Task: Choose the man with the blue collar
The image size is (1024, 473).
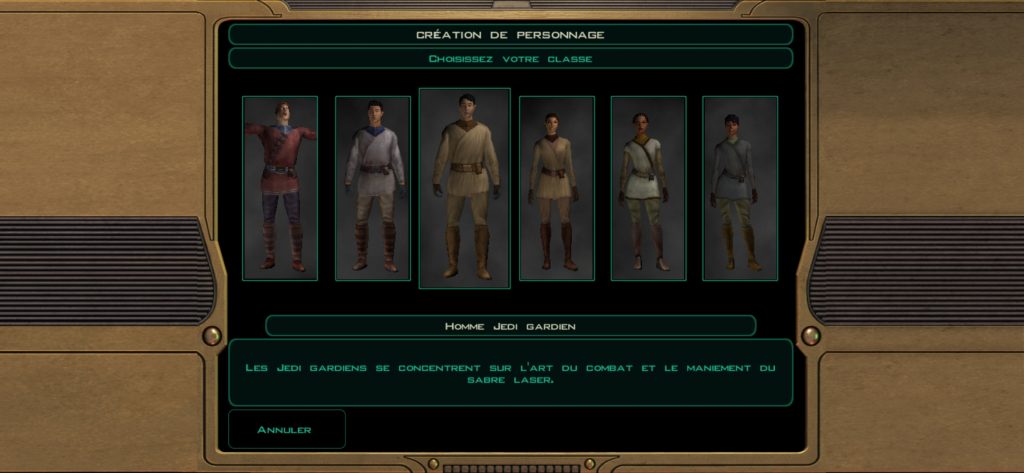Action: click(373, 188)
